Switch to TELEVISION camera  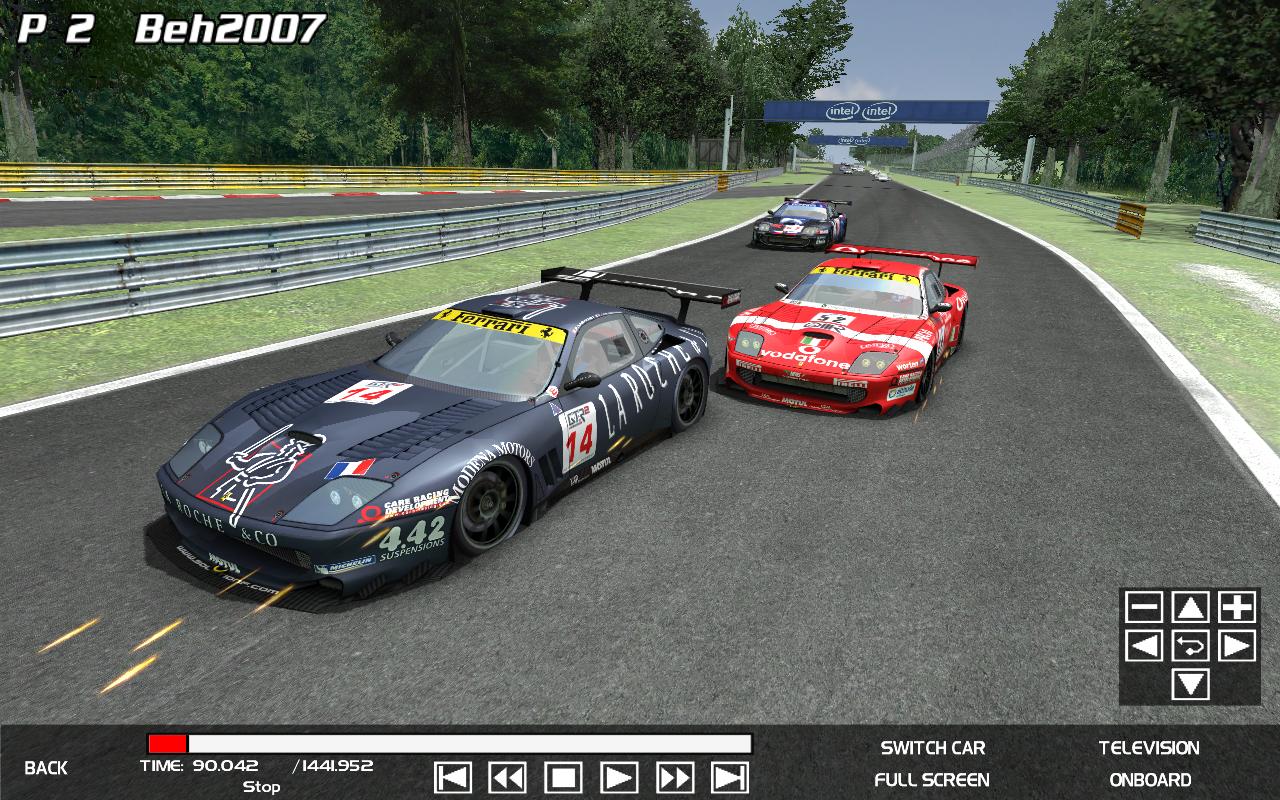coord(1149,748)
